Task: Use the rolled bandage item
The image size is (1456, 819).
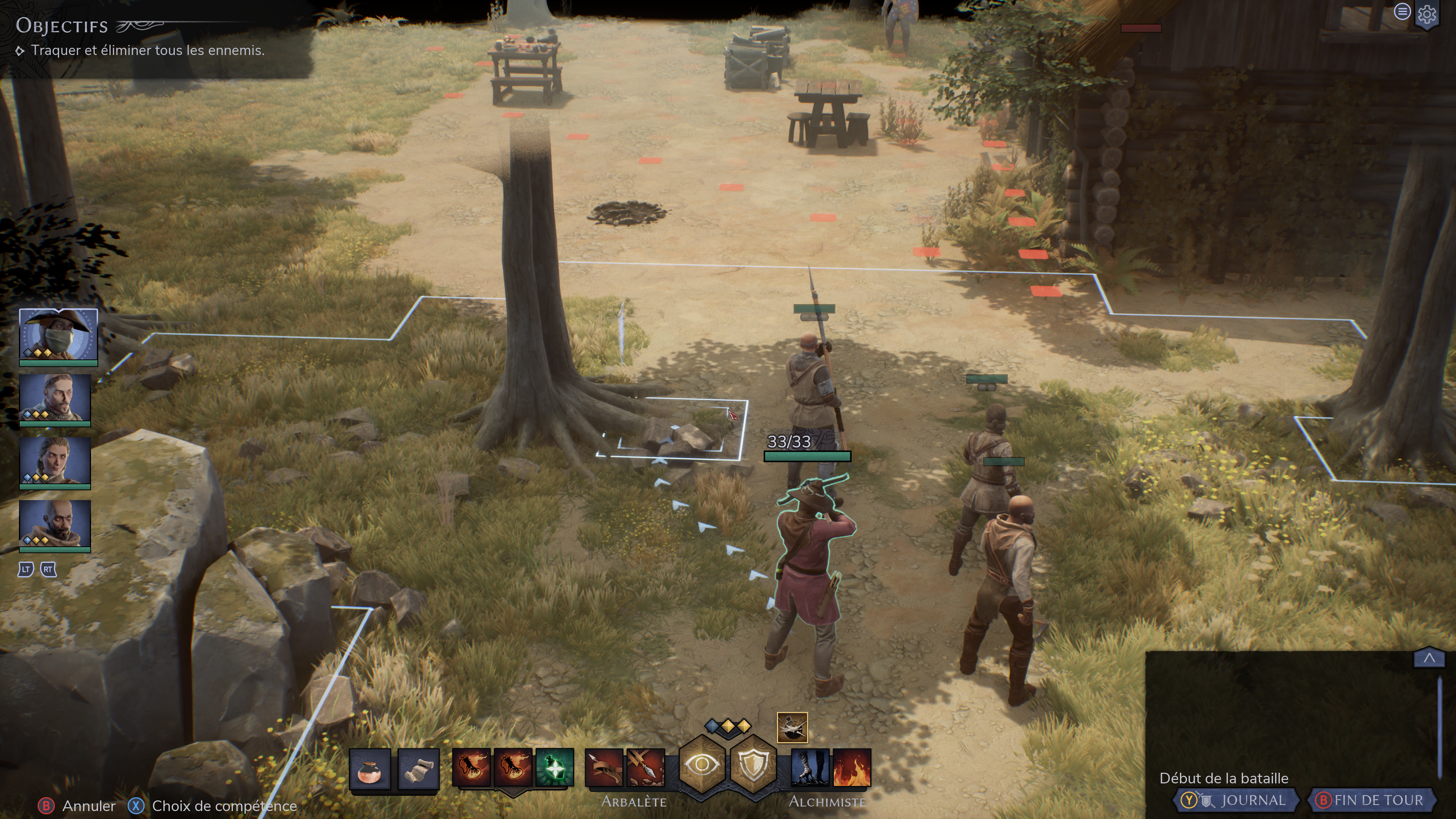Action: [418, 767]
